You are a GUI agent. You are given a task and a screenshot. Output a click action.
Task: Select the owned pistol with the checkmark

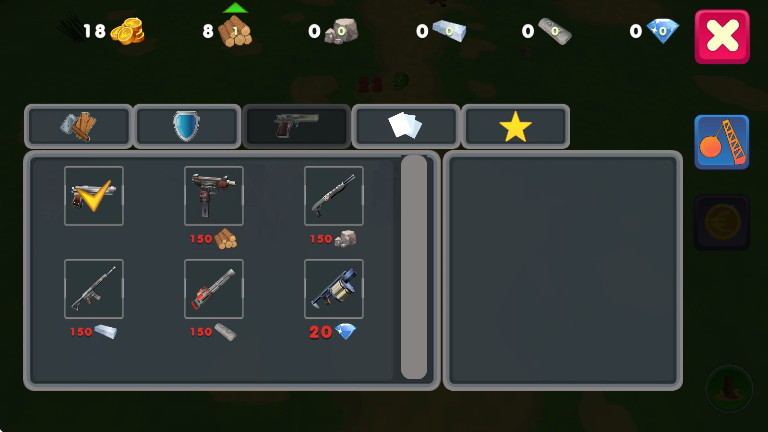[x=94, y=196]
